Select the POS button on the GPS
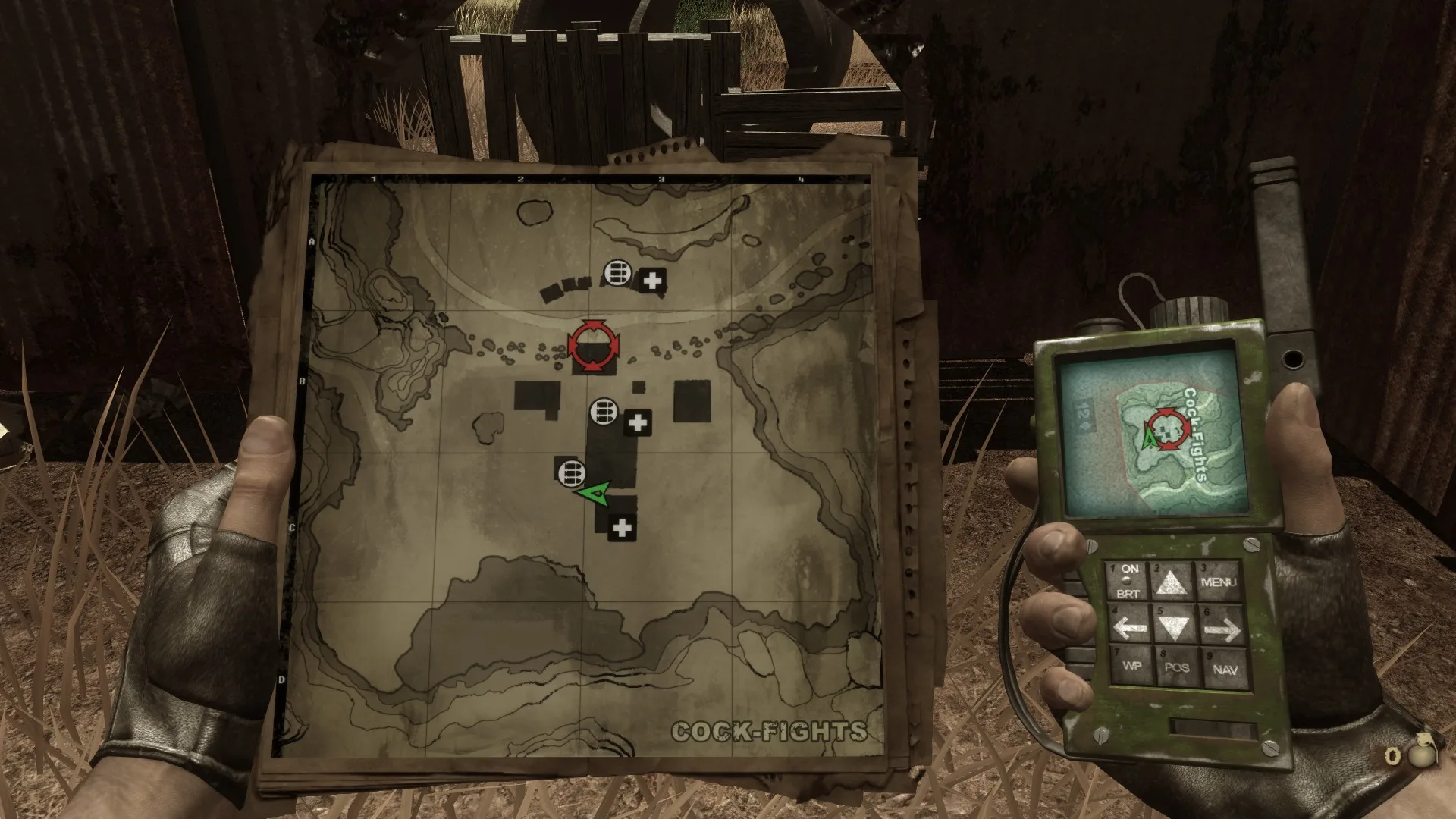 pyautogui.click(x=1176, y=668)
